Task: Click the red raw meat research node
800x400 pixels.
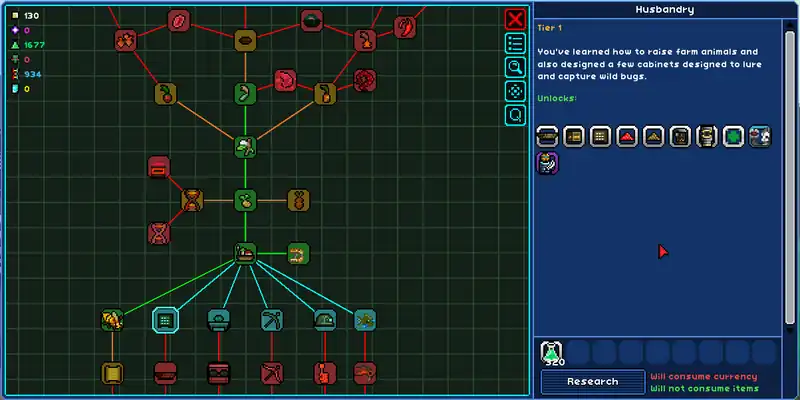Action: tap(285, 79)
